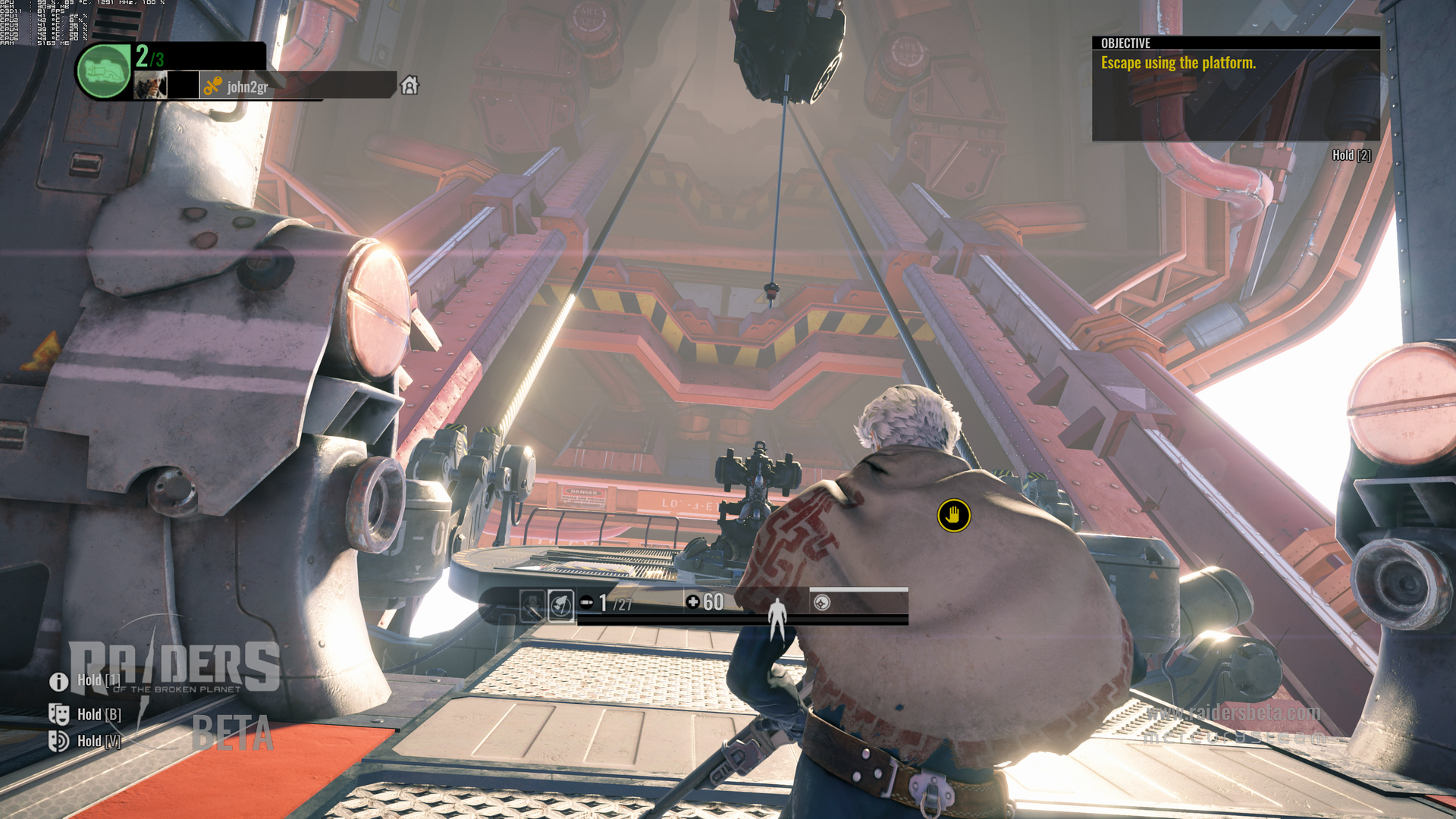Select the white-haired character portrait
The width and height of the screenshot is (1456, 819).
point(150,85)
